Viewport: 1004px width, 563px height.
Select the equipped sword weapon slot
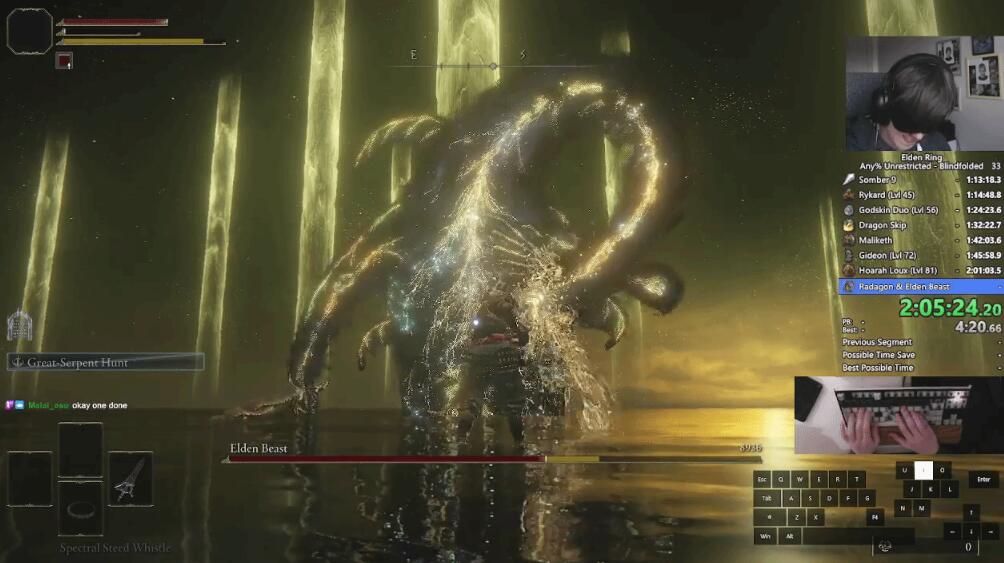(130, 478)
